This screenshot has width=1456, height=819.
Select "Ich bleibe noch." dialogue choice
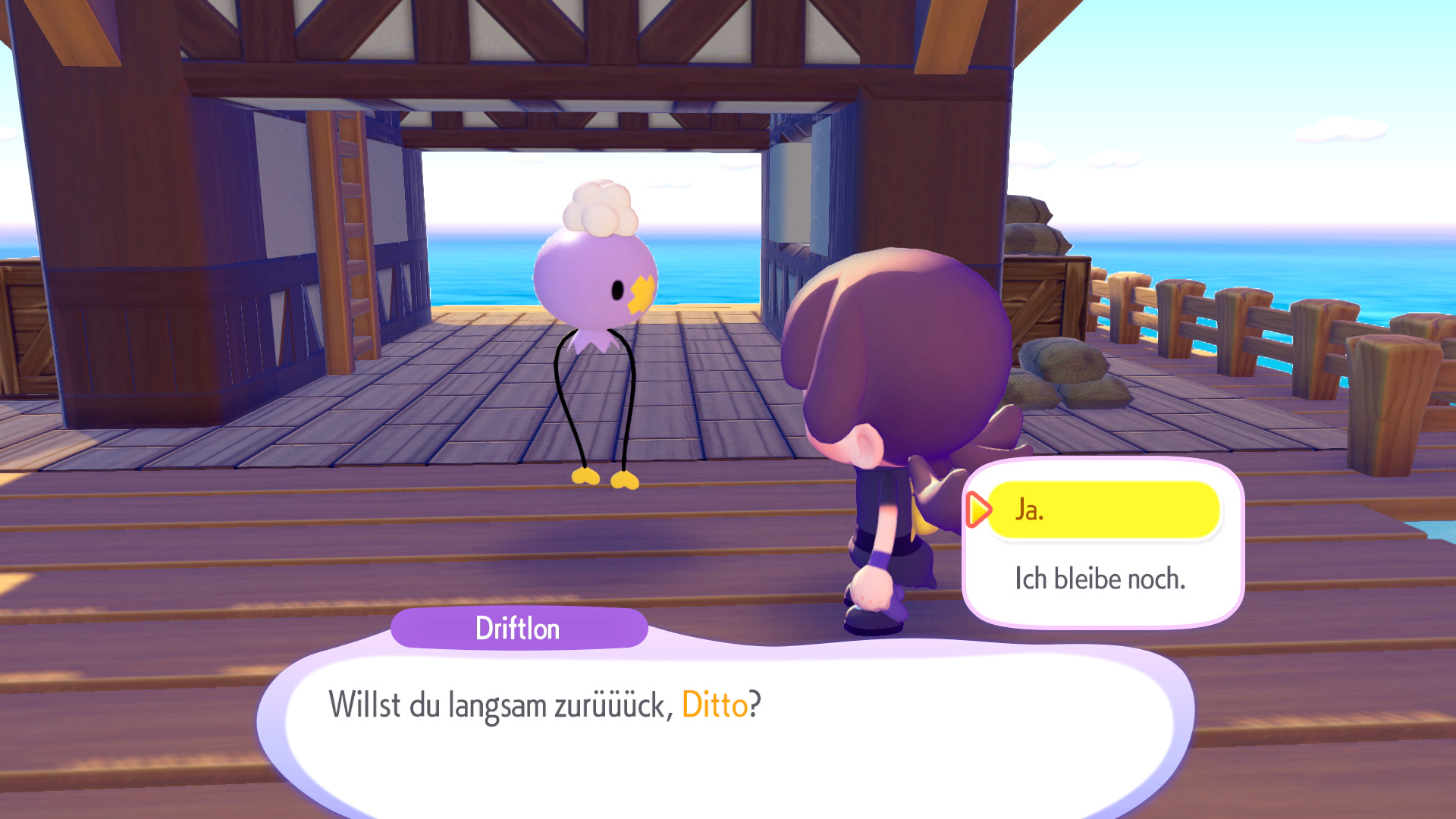point(1100,579)
